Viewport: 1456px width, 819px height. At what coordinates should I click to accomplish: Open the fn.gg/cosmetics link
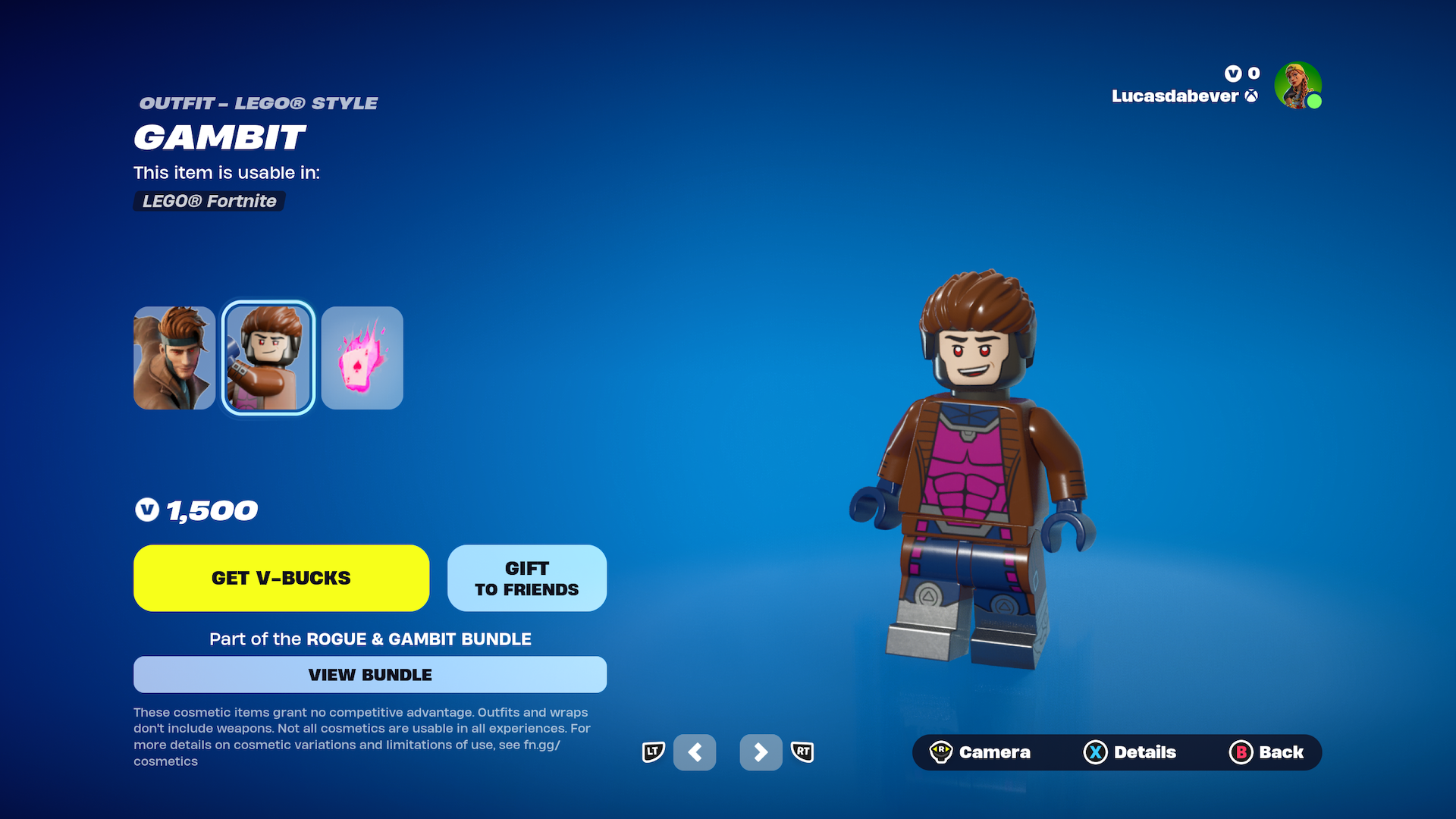coord(541,745)
